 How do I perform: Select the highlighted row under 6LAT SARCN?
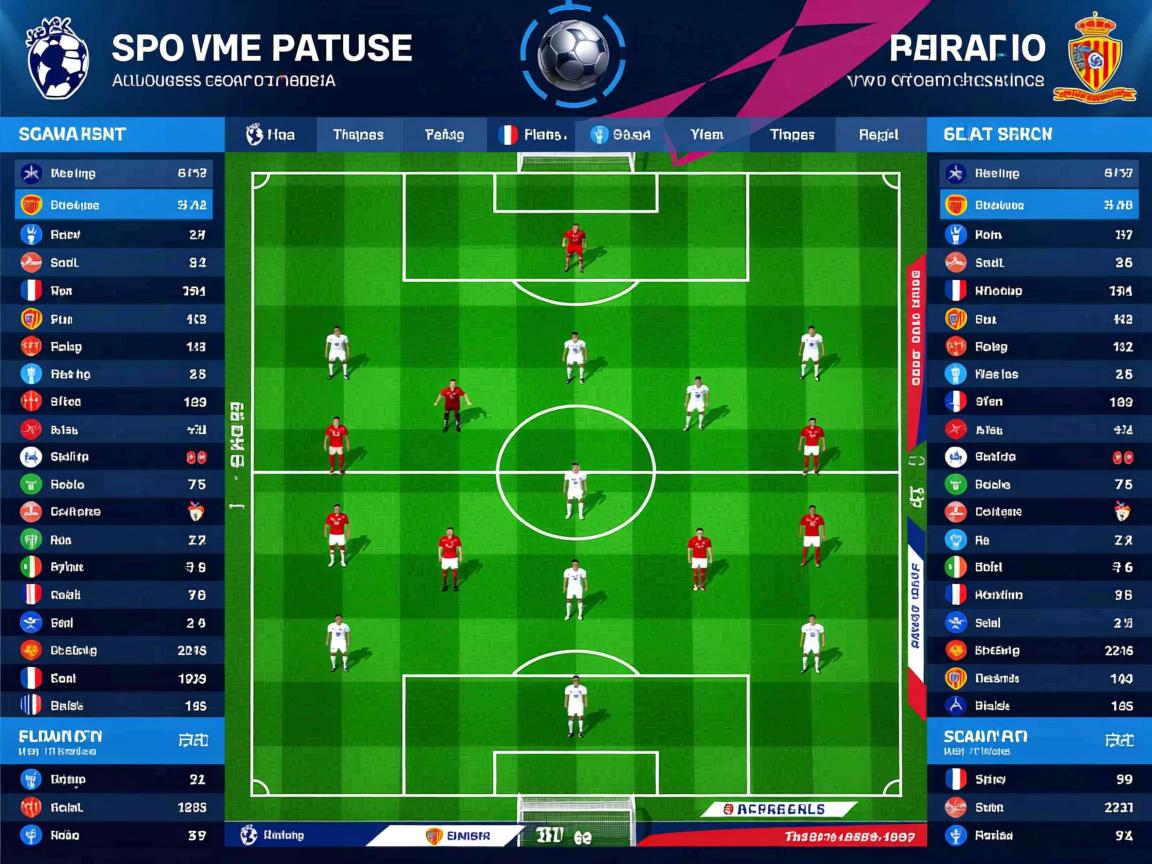click(1039, 205)
